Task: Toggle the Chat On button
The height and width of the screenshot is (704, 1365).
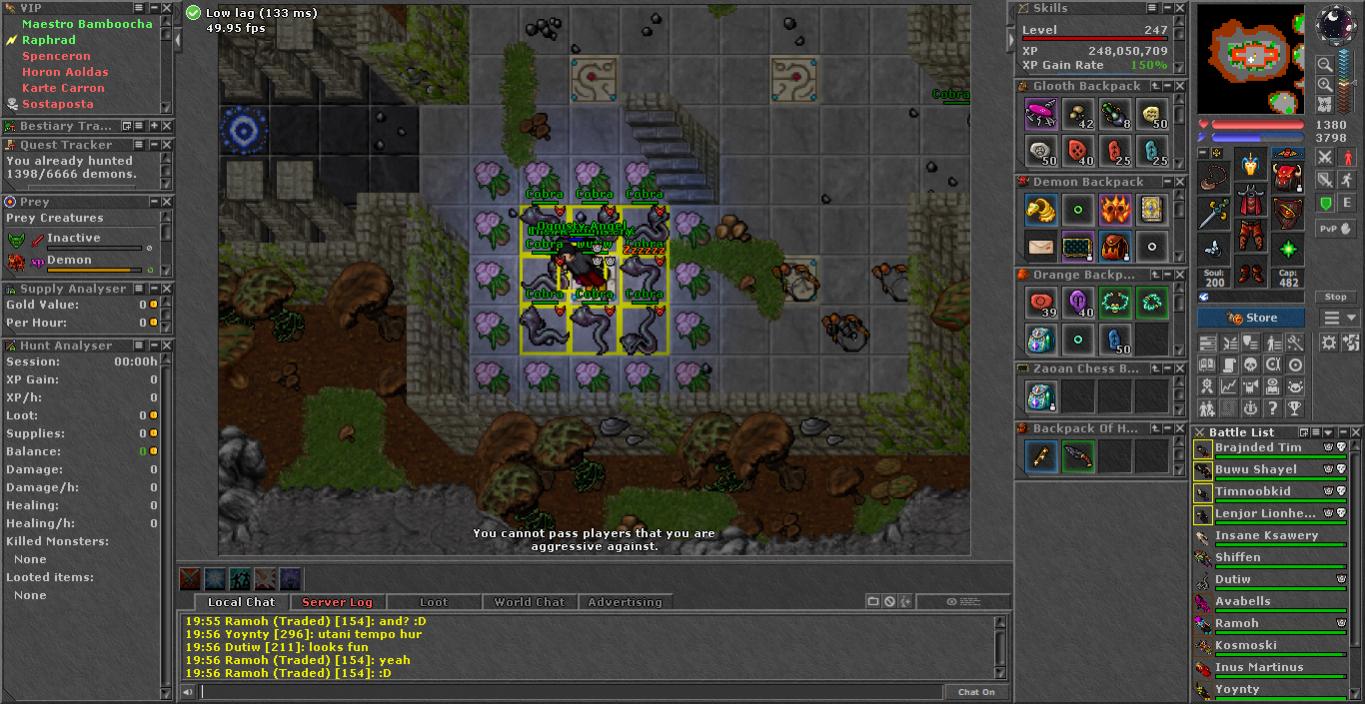Action: point(976,692)
